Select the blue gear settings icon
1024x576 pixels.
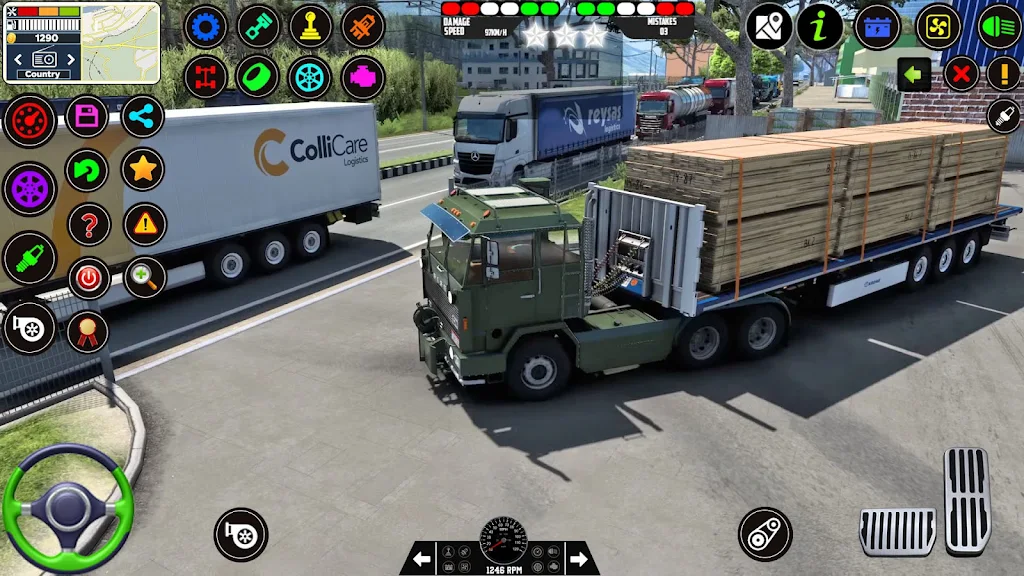206,27
